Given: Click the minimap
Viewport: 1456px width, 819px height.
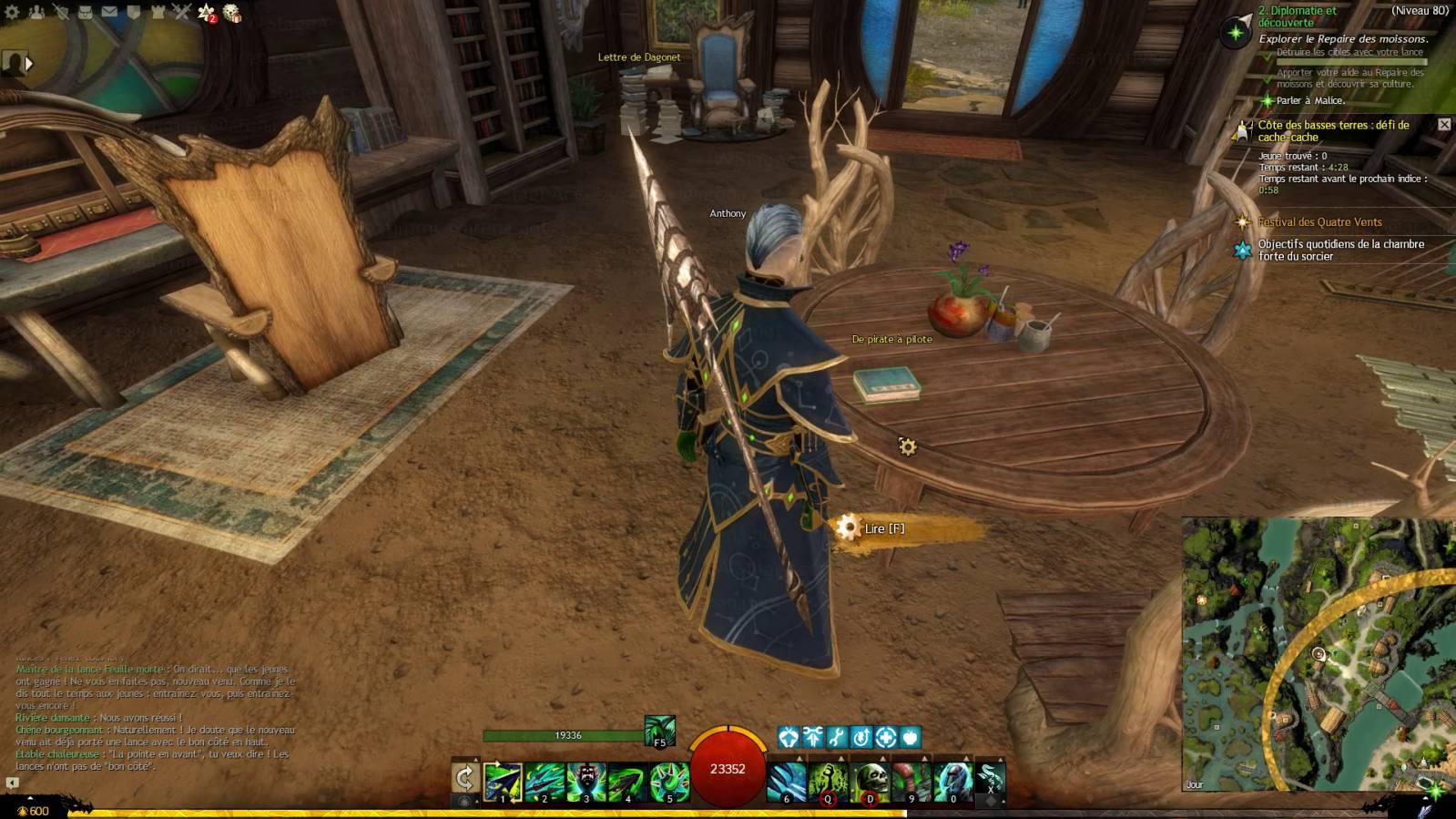Looking at the screenshot, I should (x=1318, y=654).
